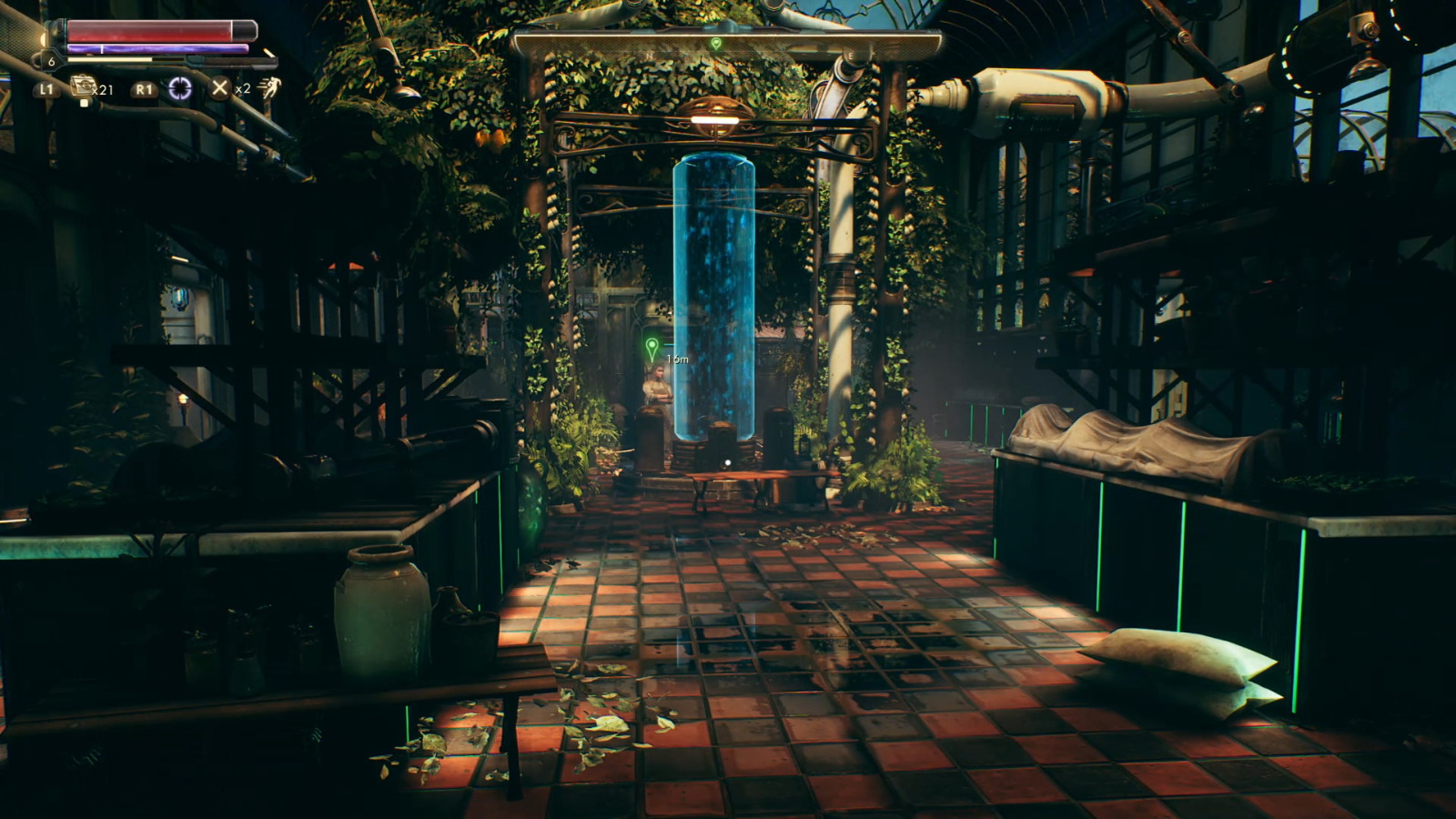Screen dimensions: 1456x819
Task: Select the green waypoint pin on the compass
Action: [x=715, y=44]
